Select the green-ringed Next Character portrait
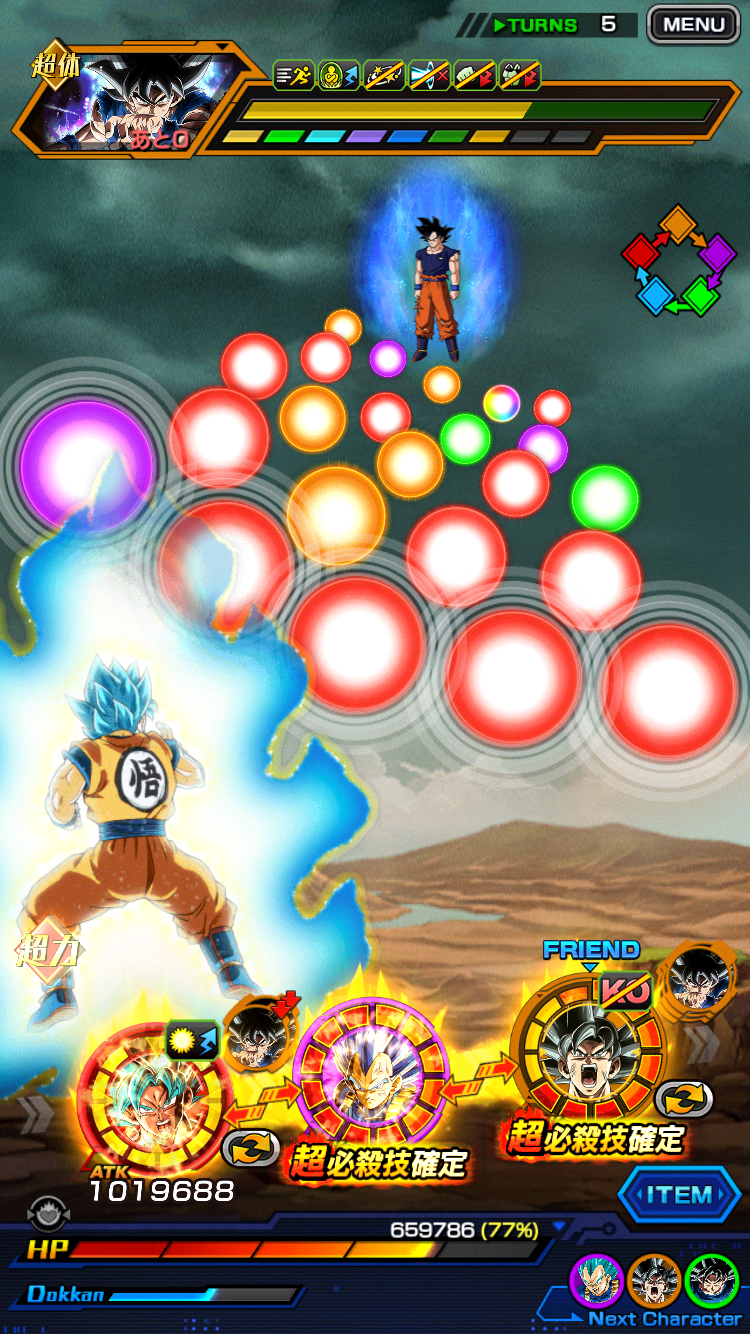Viewport: 750px width, 1334px height. pyautogui.click(x=713, y=1281)
